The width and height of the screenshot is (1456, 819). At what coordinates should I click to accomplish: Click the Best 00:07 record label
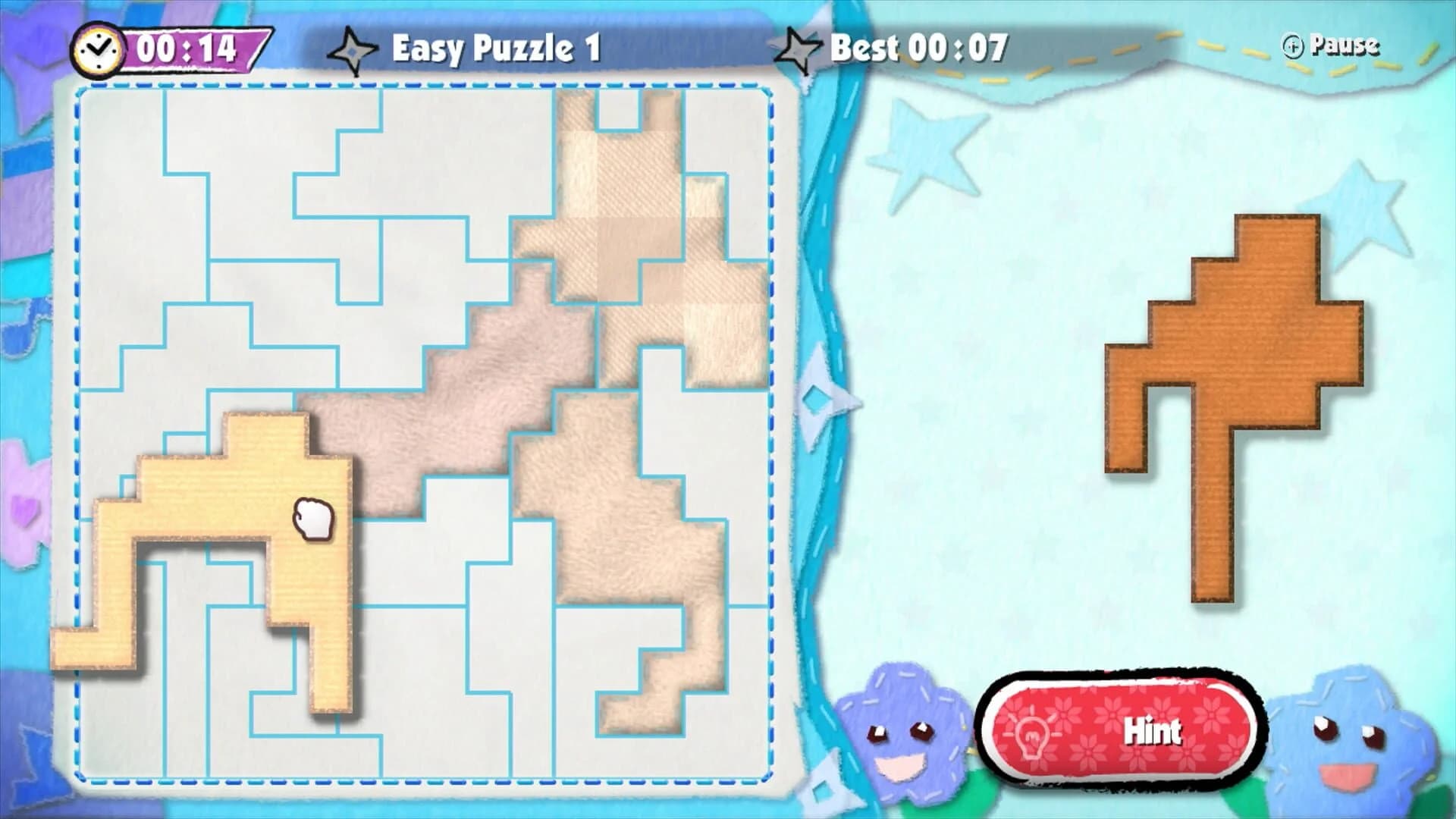coord(918,47)
